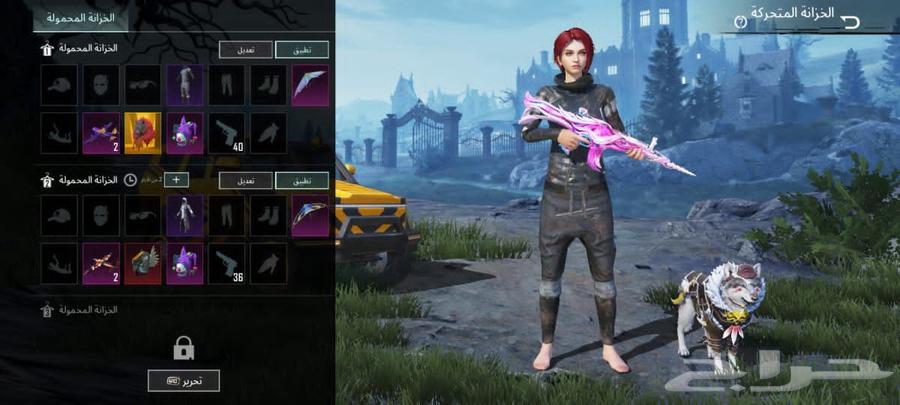The width and height of the screenshot is (900, 405).
Task: Pick the orange backpack slot
Action: (143, 133)
